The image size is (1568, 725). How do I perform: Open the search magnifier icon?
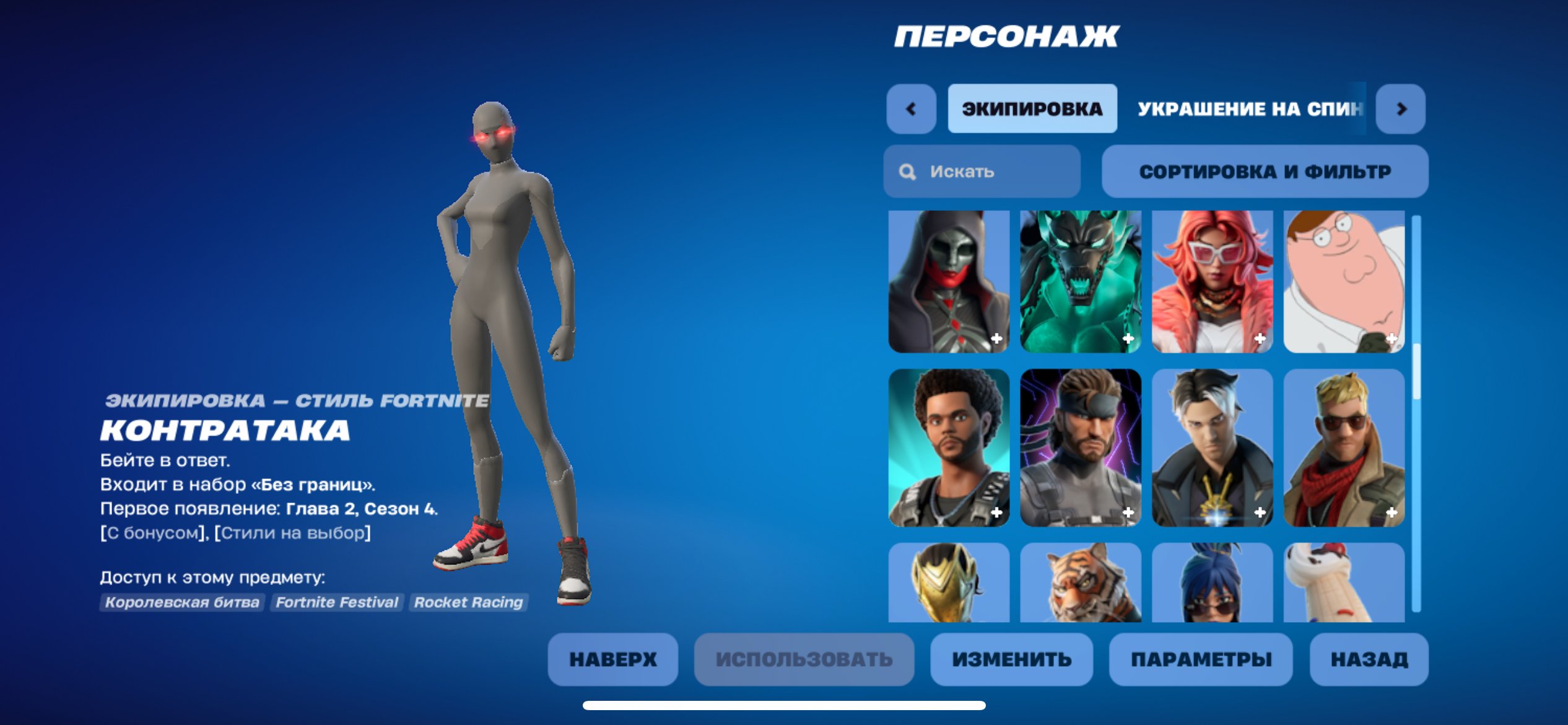[908, 172]
